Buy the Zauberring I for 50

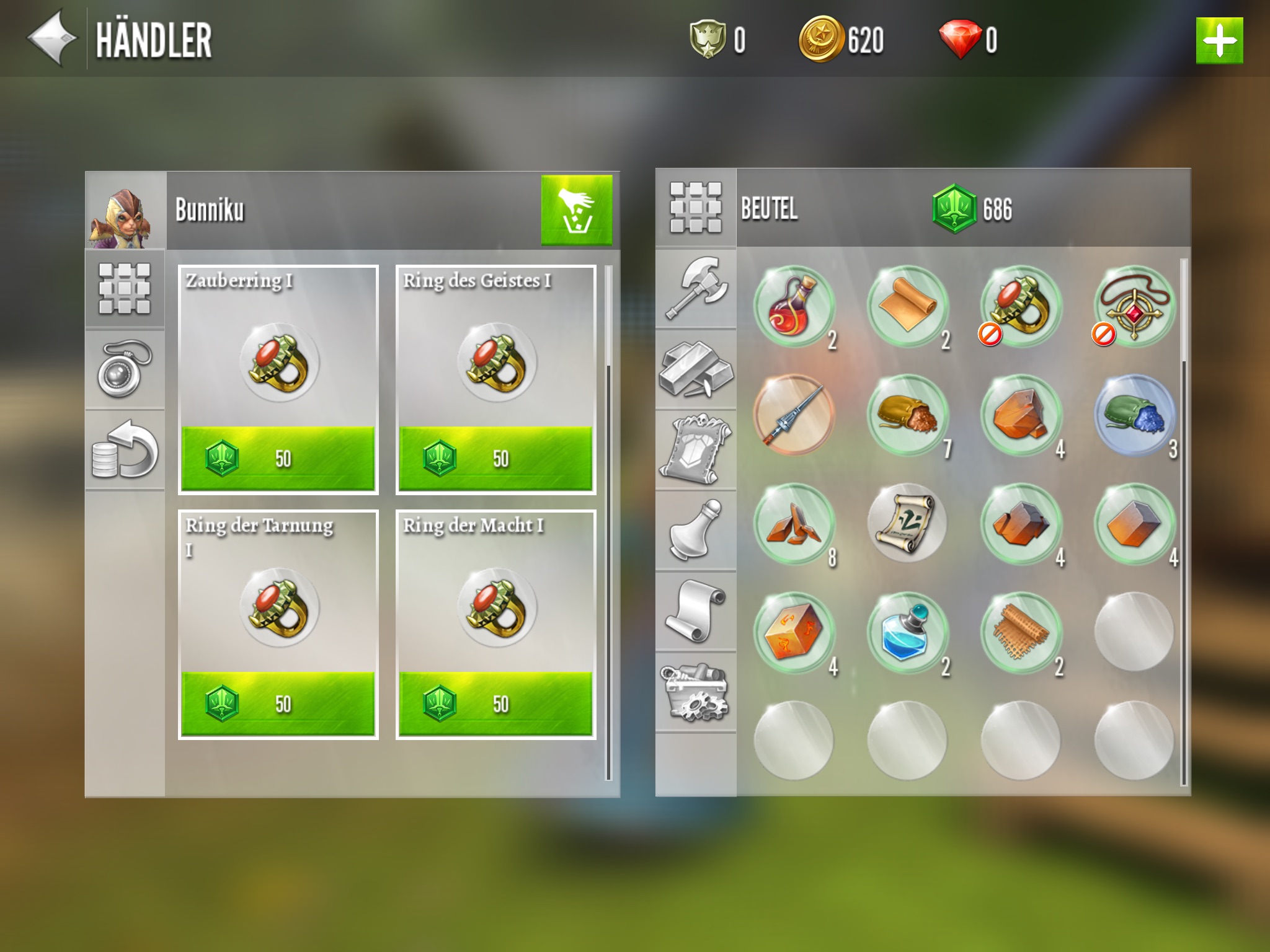[278, 458]
